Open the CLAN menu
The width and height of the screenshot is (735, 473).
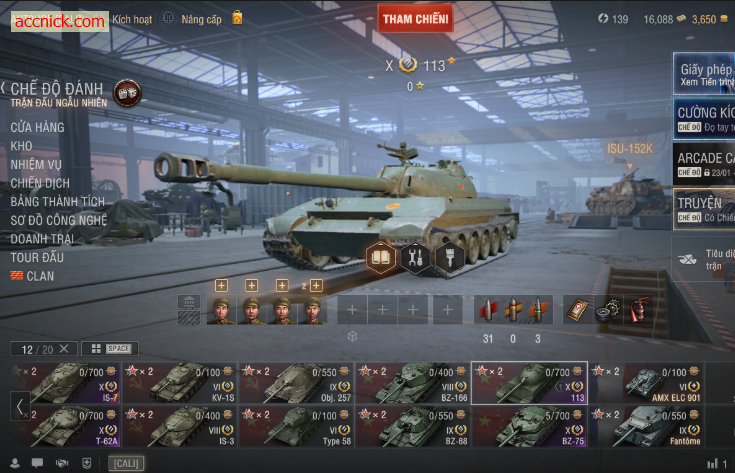[x=40, y=276]
